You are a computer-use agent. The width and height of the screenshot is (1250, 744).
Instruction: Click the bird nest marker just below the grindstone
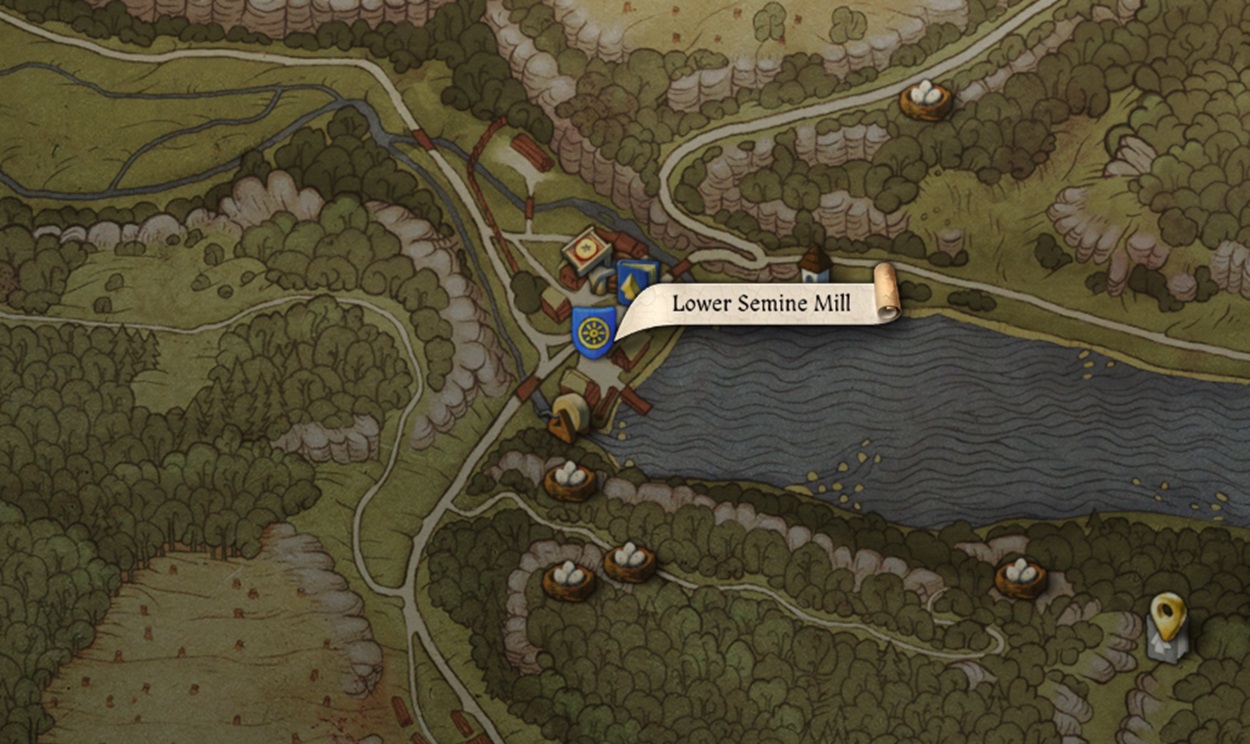point(570,479)
